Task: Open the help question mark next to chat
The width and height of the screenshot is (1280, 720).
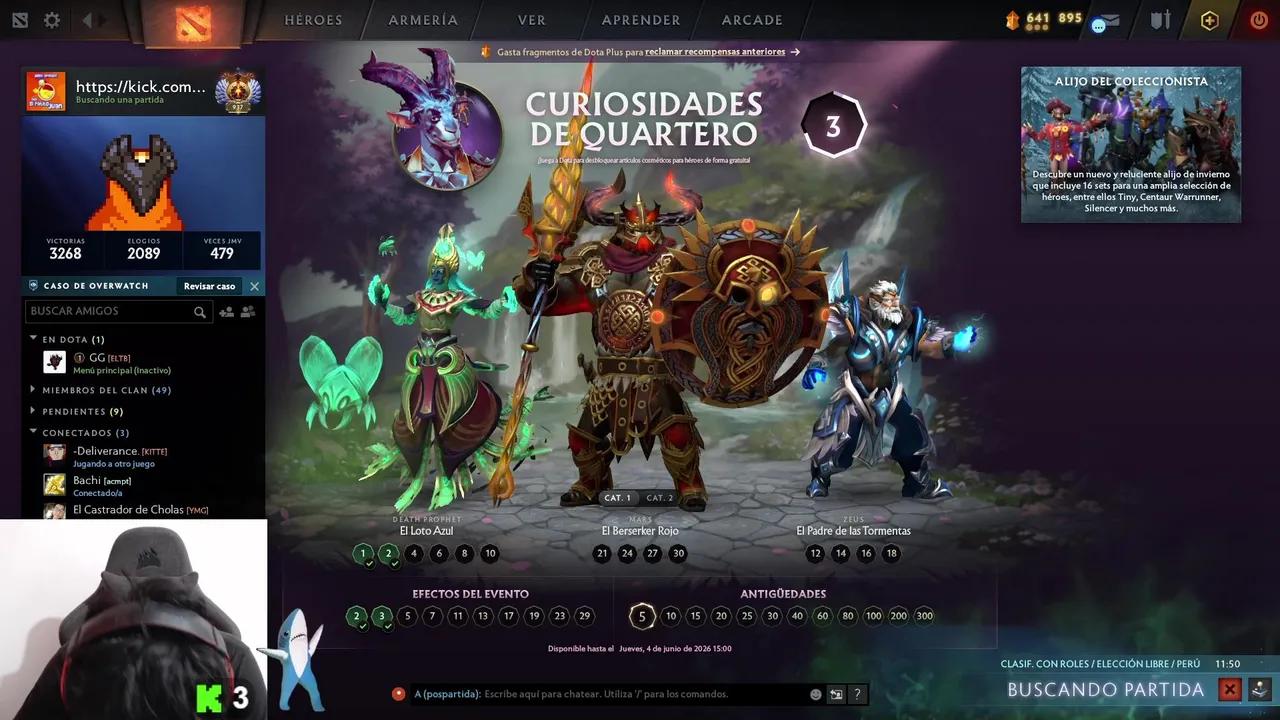Action: pyautogui.click(x=857, y=693)
